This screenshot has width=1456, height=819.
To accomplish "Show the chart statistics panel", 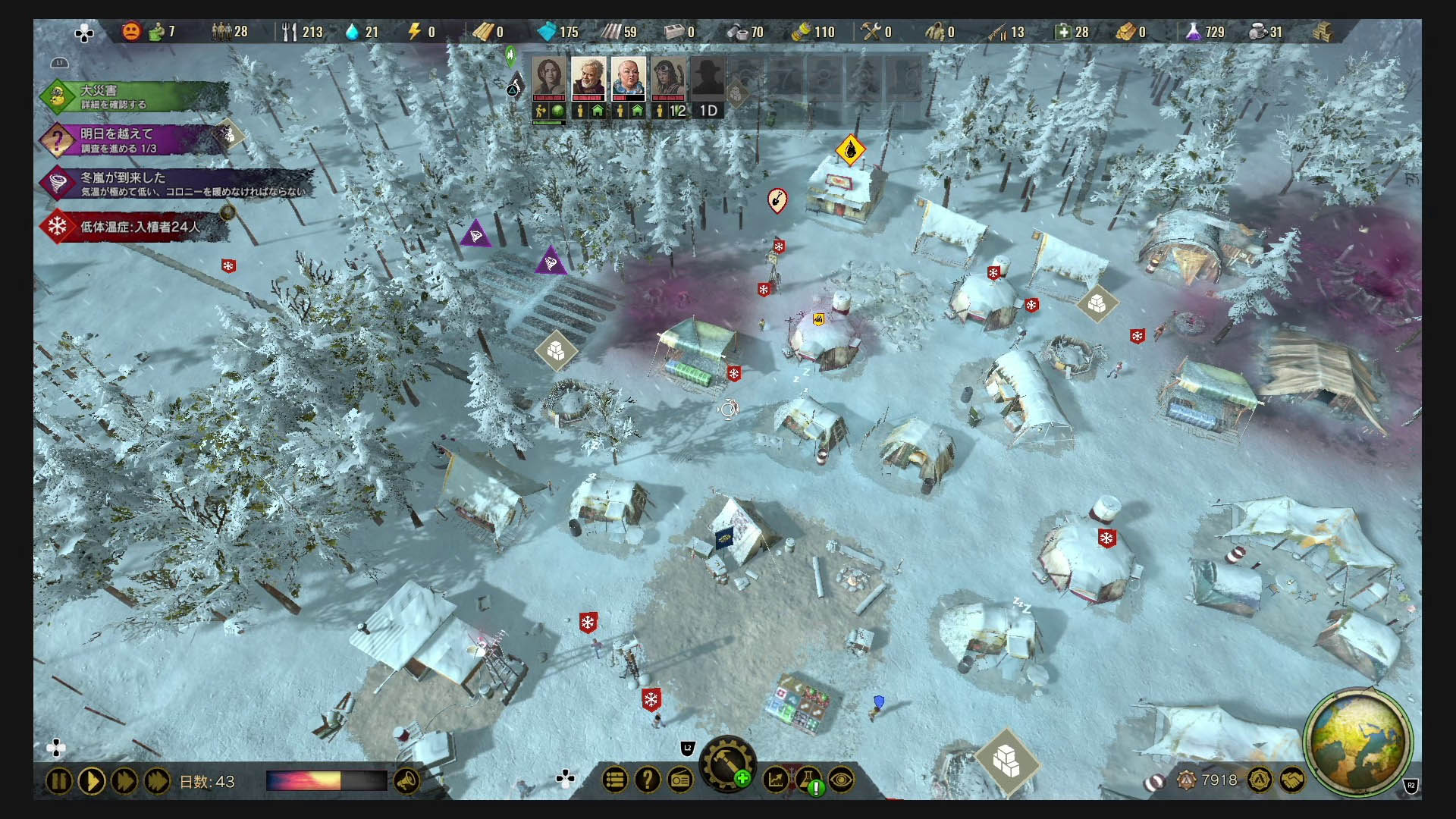I will click(776, 780).
